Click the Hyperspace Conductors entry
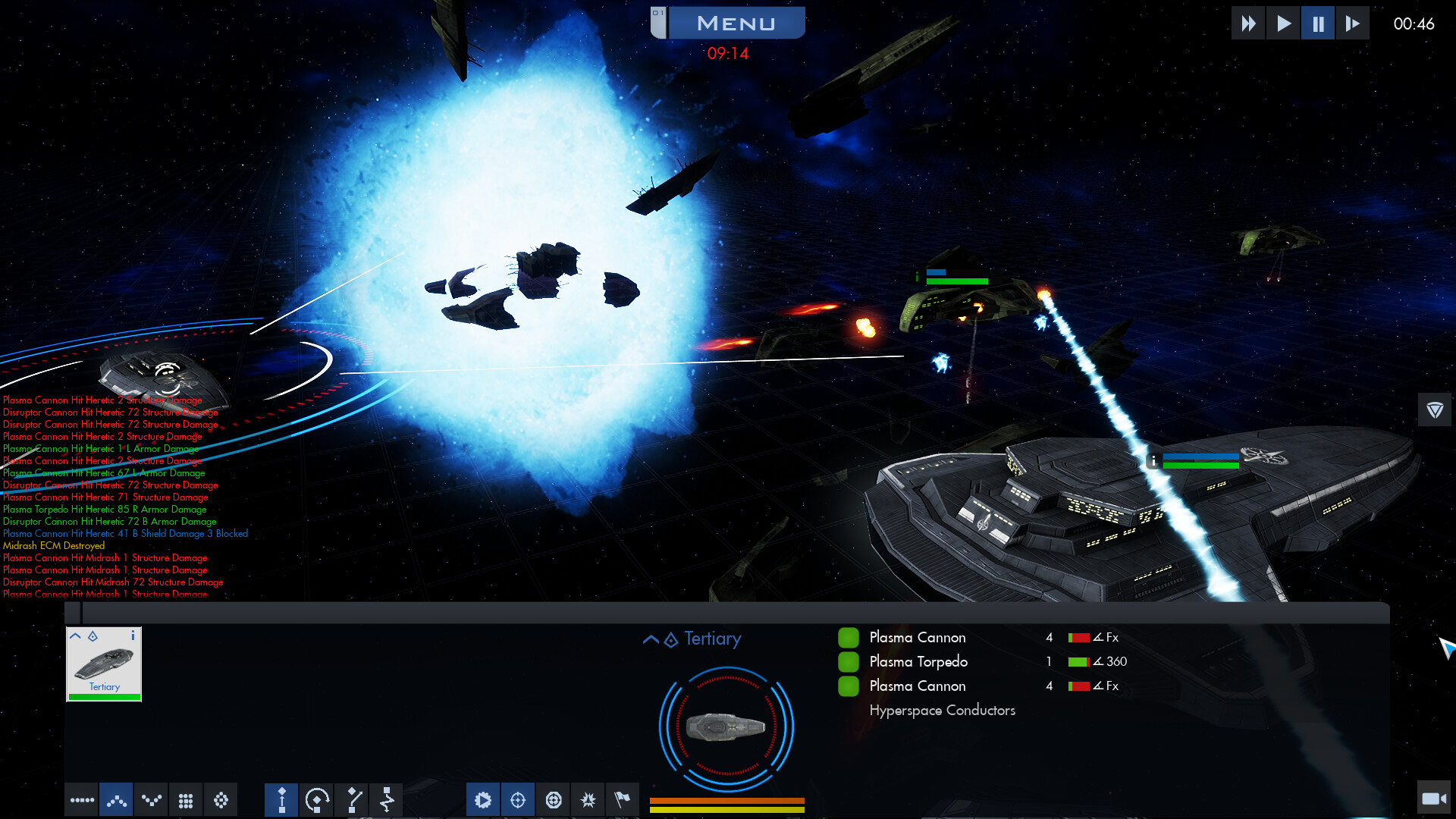The height and width of the screenshot is (819, 1456). [942, 710]
